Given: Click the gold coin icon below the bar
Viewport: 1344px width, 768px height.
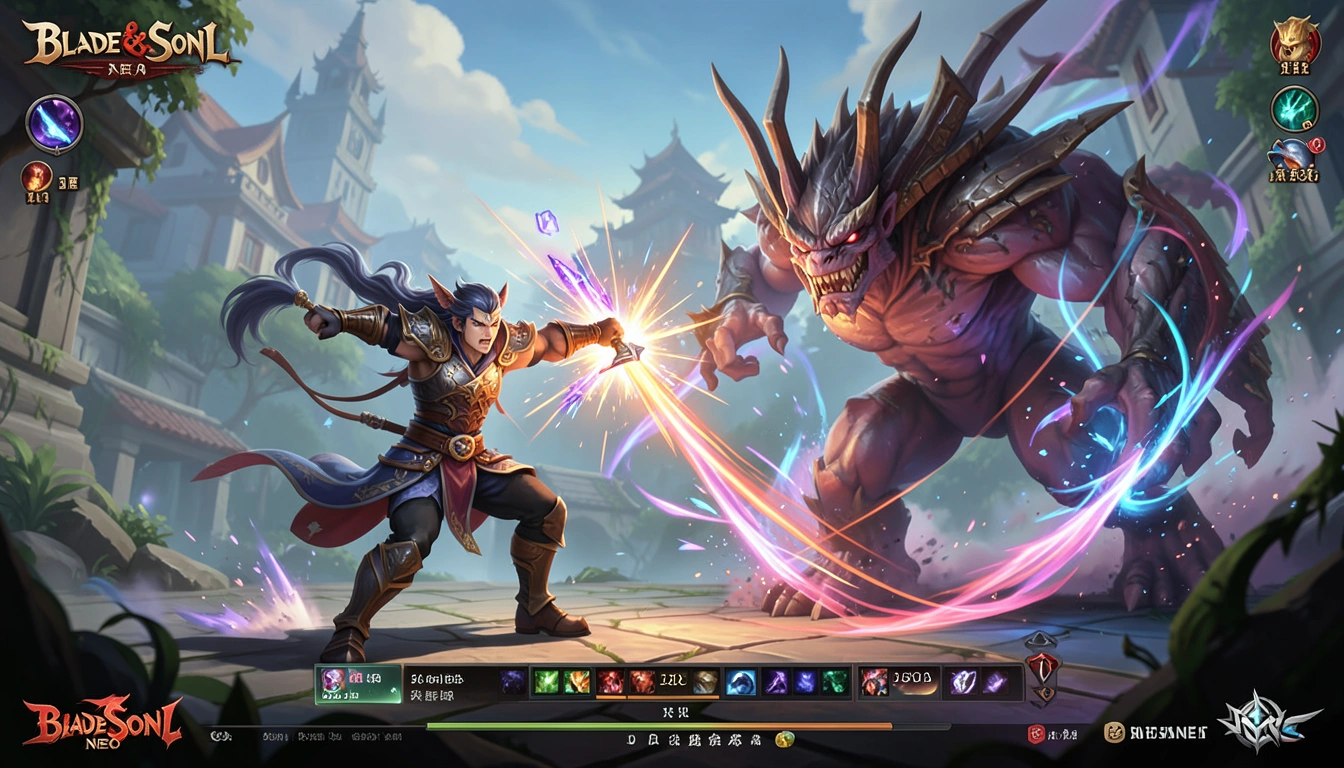Looking at the screenshot, I should 785,740.
